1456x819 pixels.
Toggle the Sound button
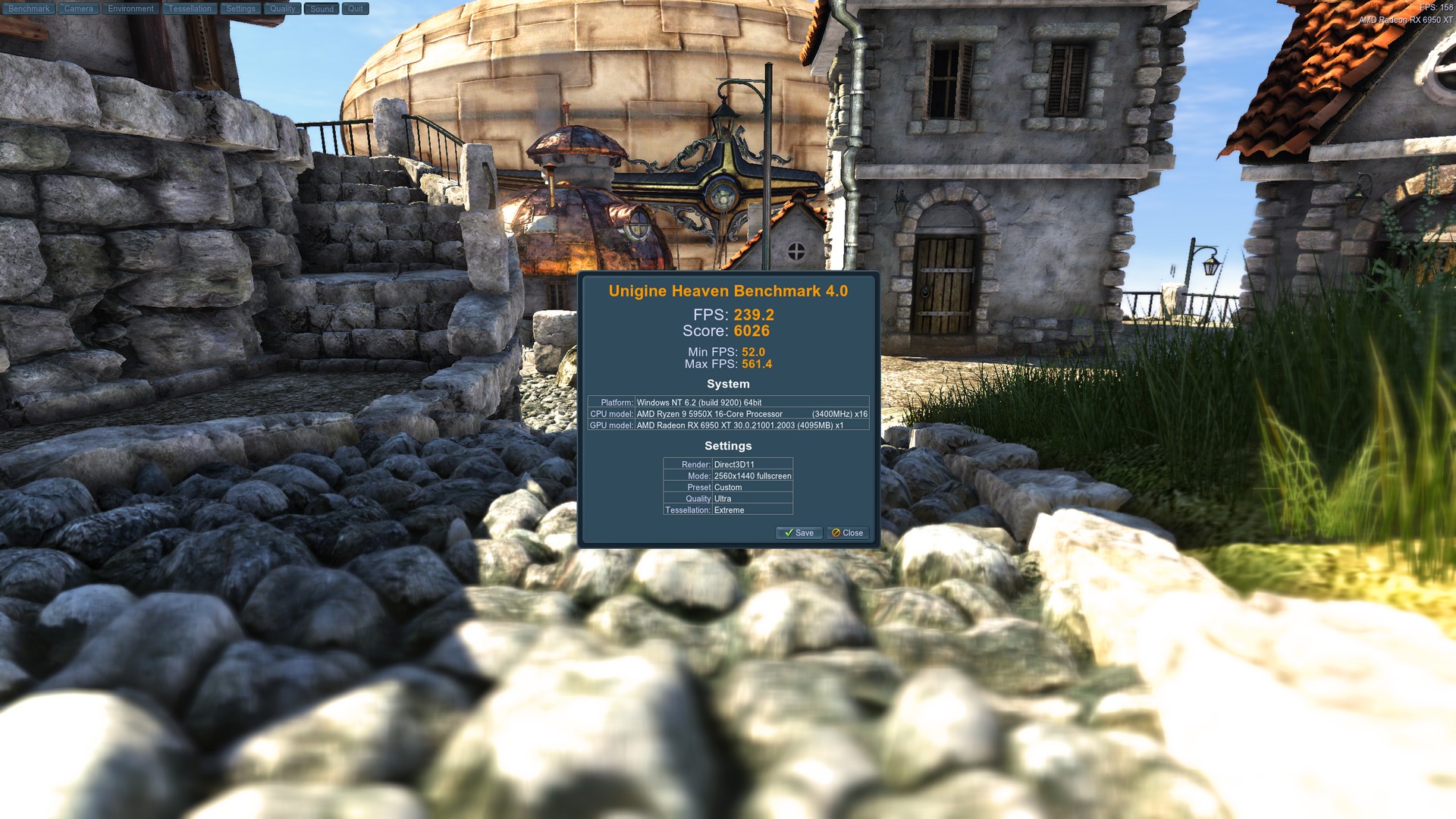tap(322, 8)
